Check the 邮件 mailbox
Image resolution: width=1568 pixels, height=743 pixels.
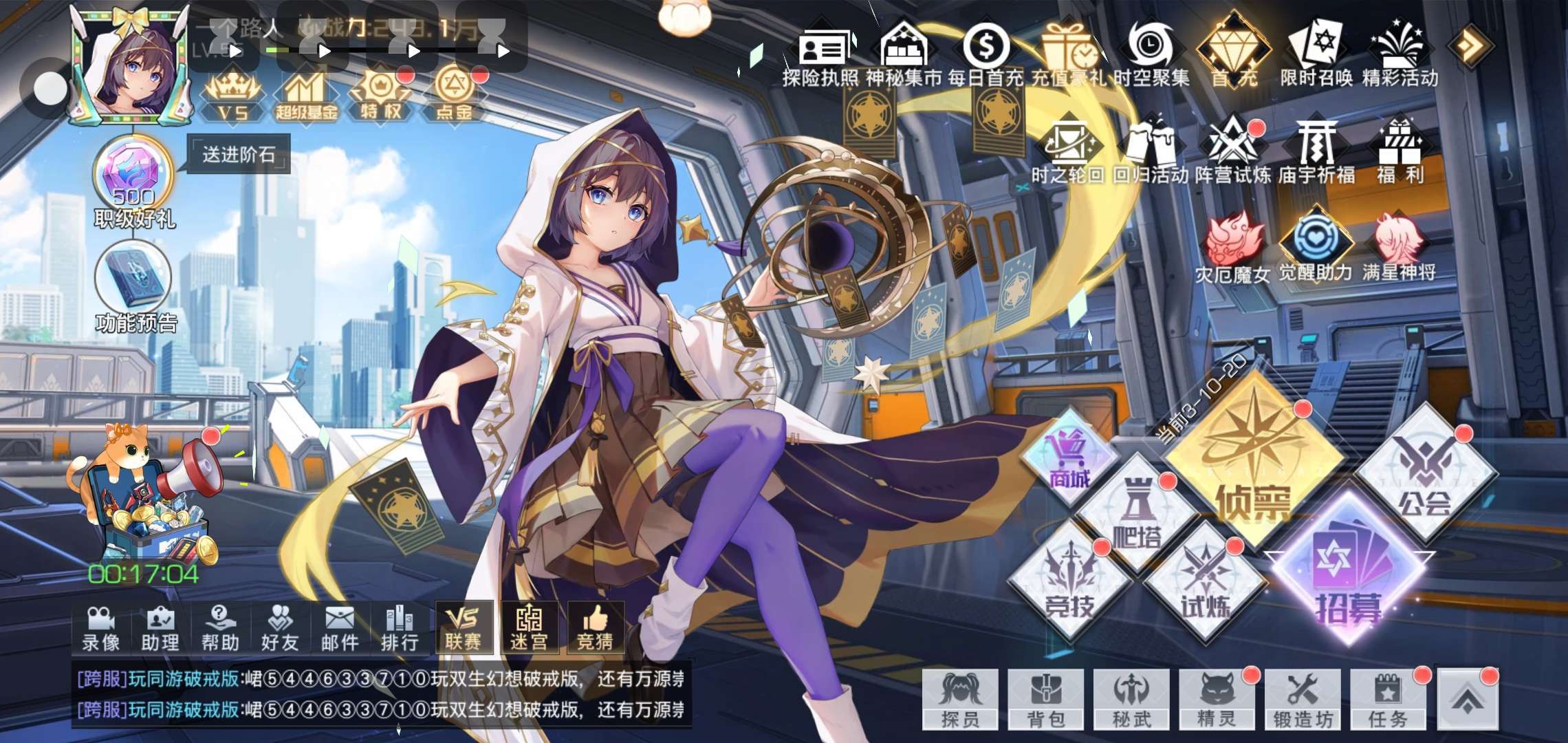point(340,627)
